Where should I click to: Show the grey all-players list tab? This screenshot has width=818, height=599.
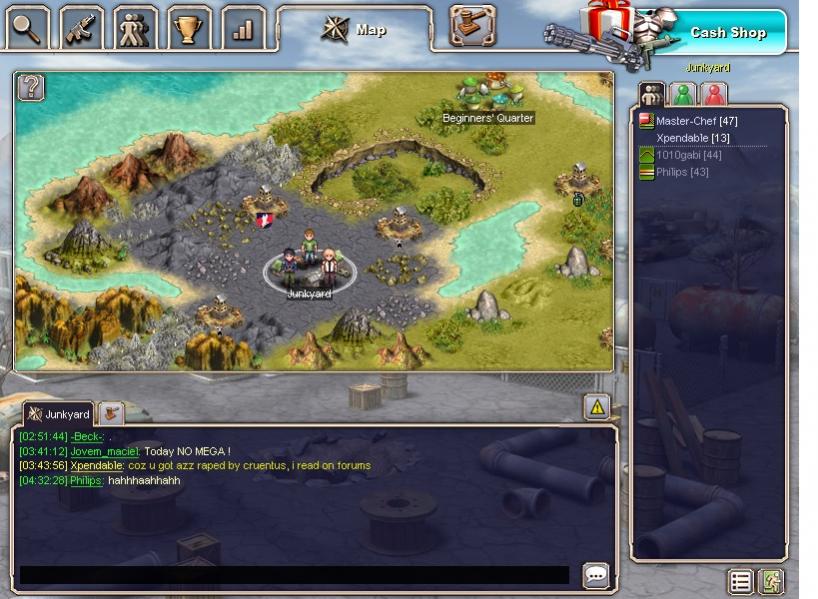click(x=652, y=95)
